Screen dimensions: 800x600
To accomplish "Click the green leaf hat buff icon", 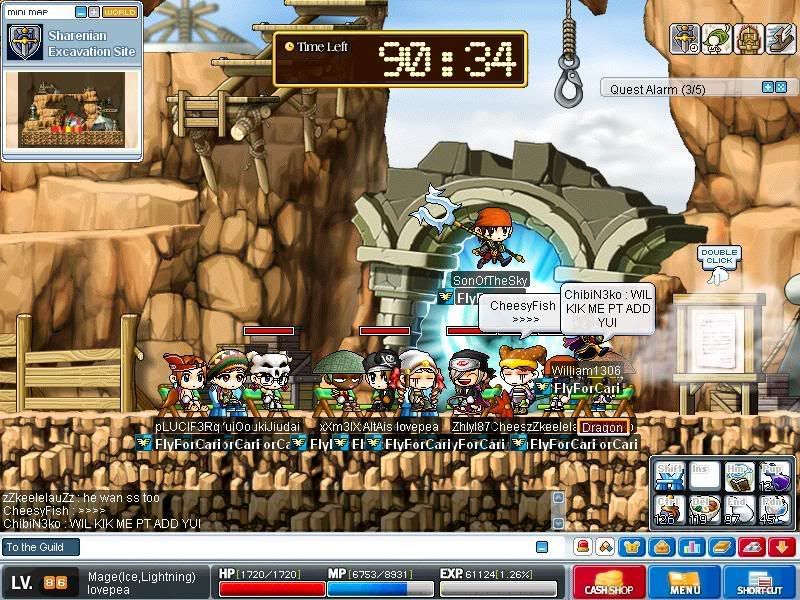I will click(717, 39).
